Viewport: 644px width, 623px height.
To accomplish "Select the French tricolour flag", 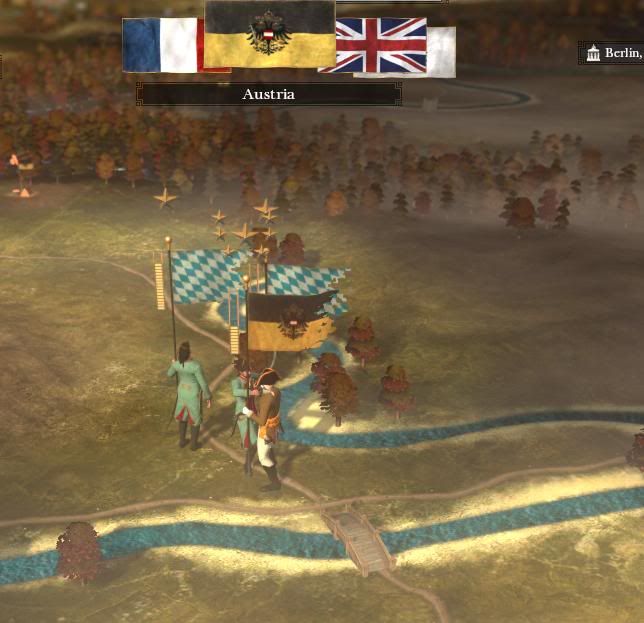I will tap(162, 45).
